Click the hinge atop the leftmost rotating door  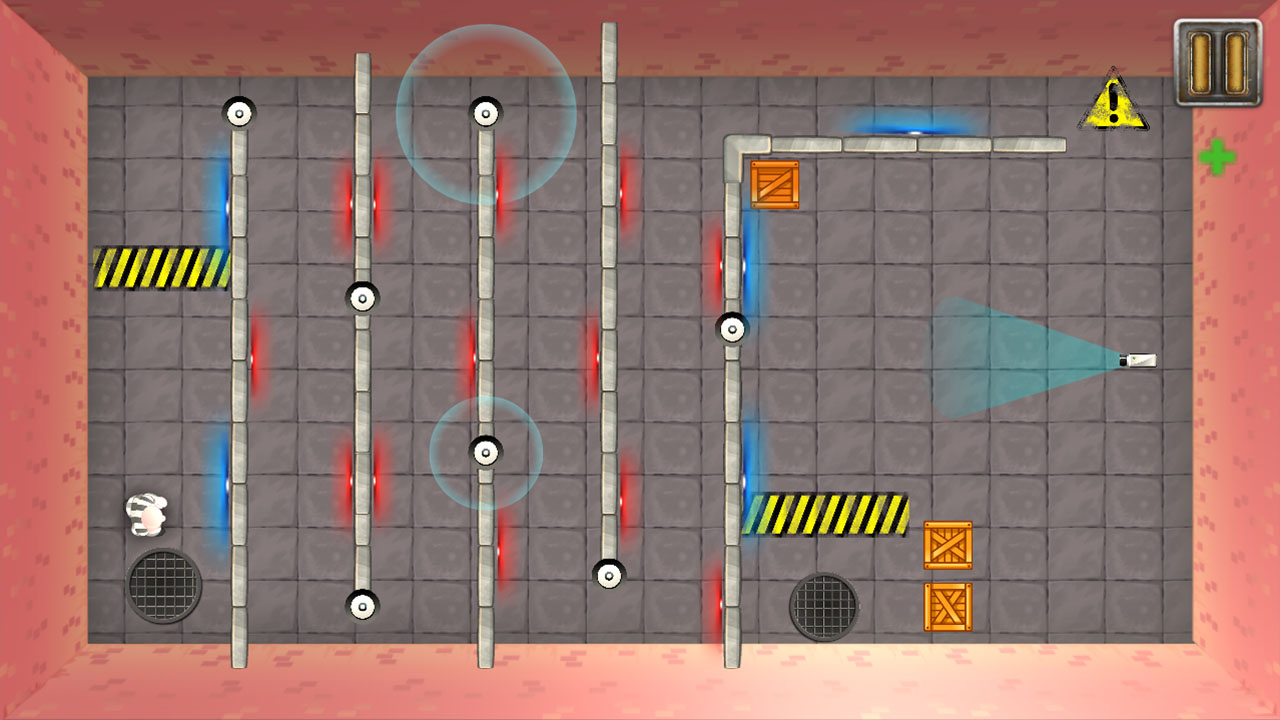coord(238,113)
